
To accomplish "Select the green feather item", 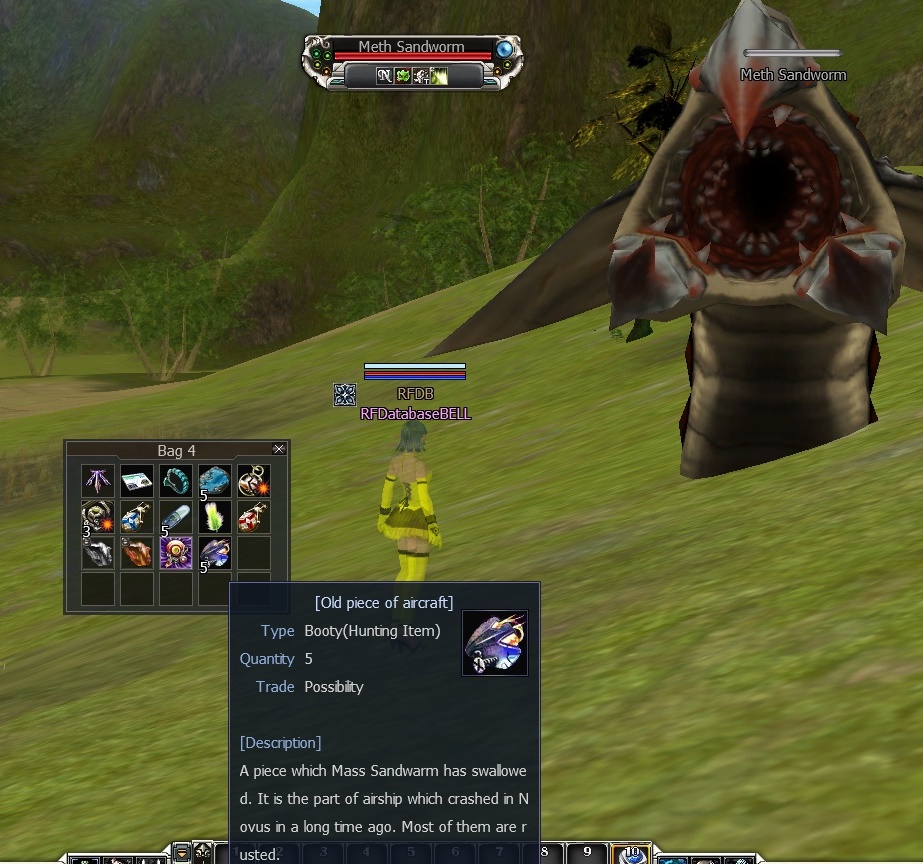I will 215,517.
